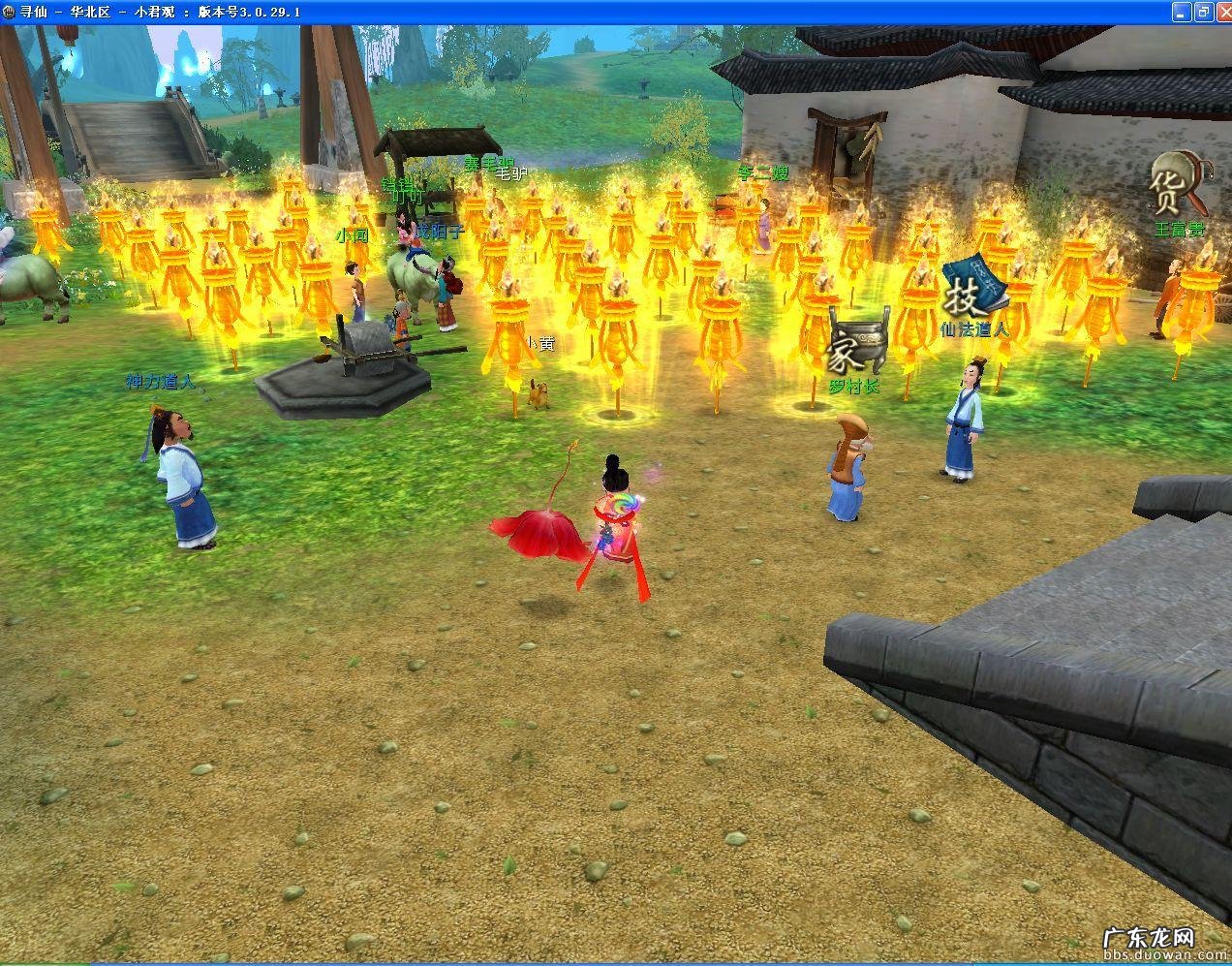
Task: Click the 货 merchant icon above 王富贵
Action: coord(1175,188)
